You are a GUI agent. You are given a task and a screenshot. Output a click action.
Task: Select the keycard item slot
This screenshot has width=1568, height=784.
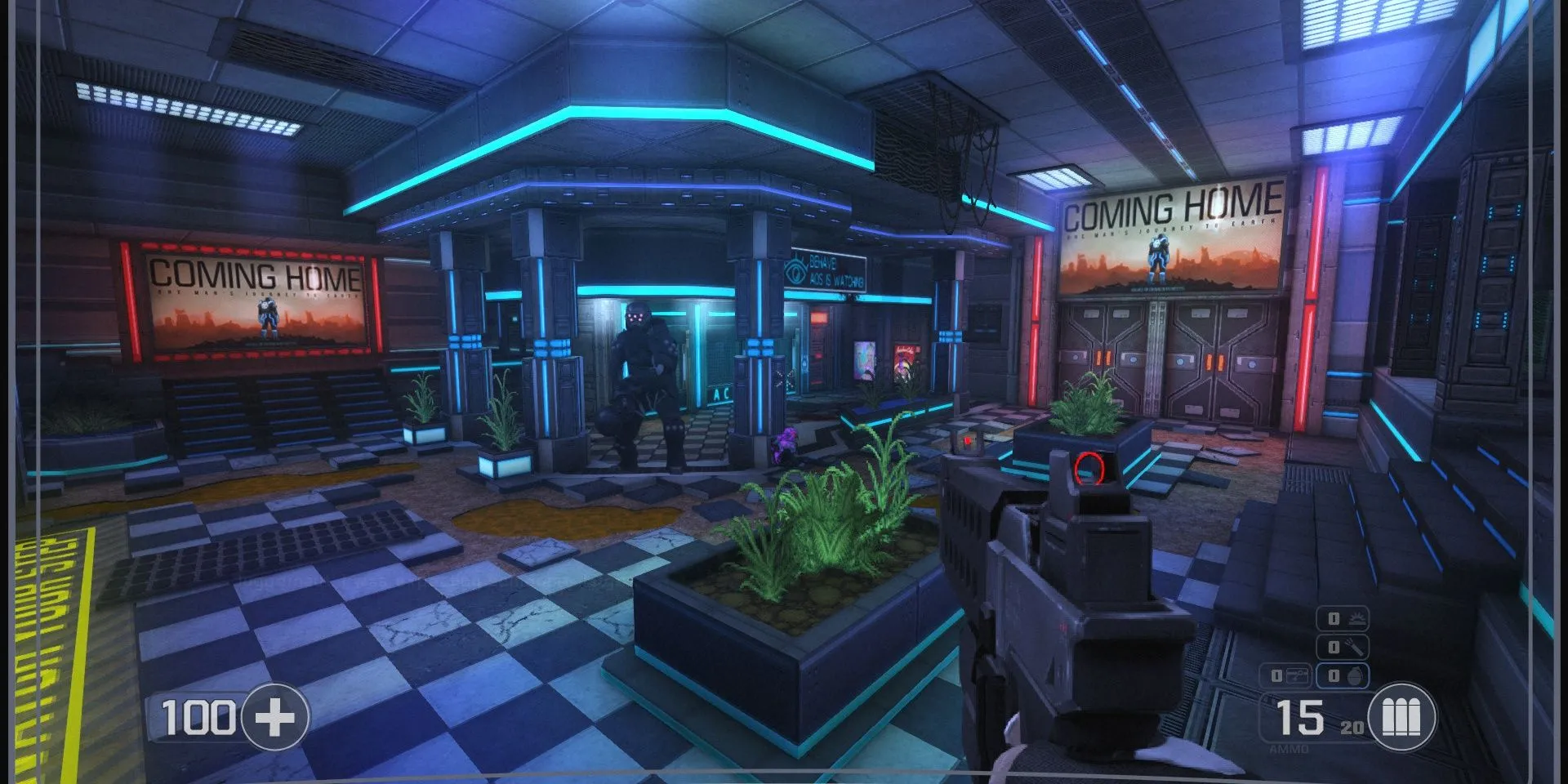point(1286,675)
